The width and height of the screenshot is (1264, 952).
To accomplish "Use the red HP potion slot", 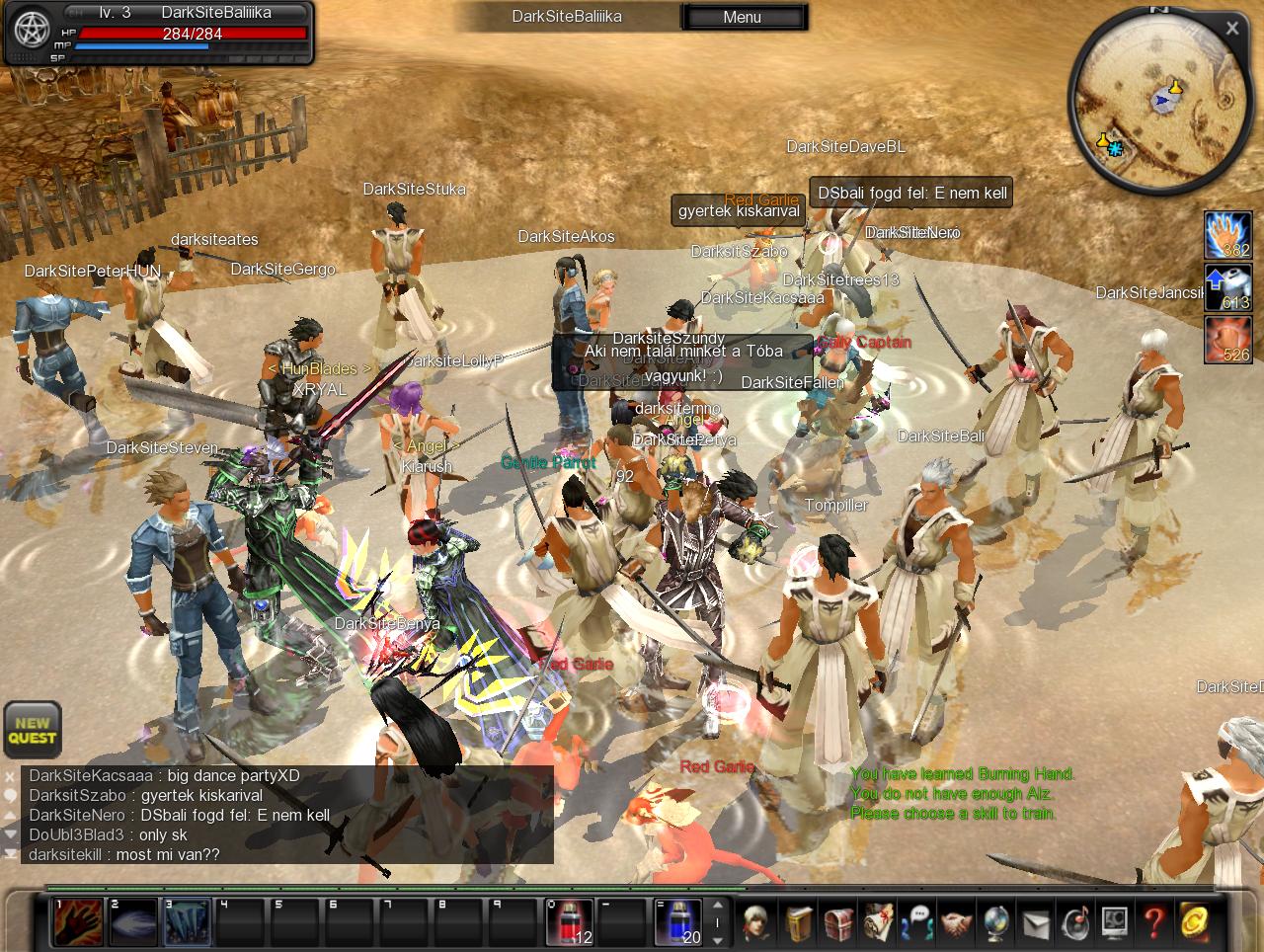I will [570, 921].
